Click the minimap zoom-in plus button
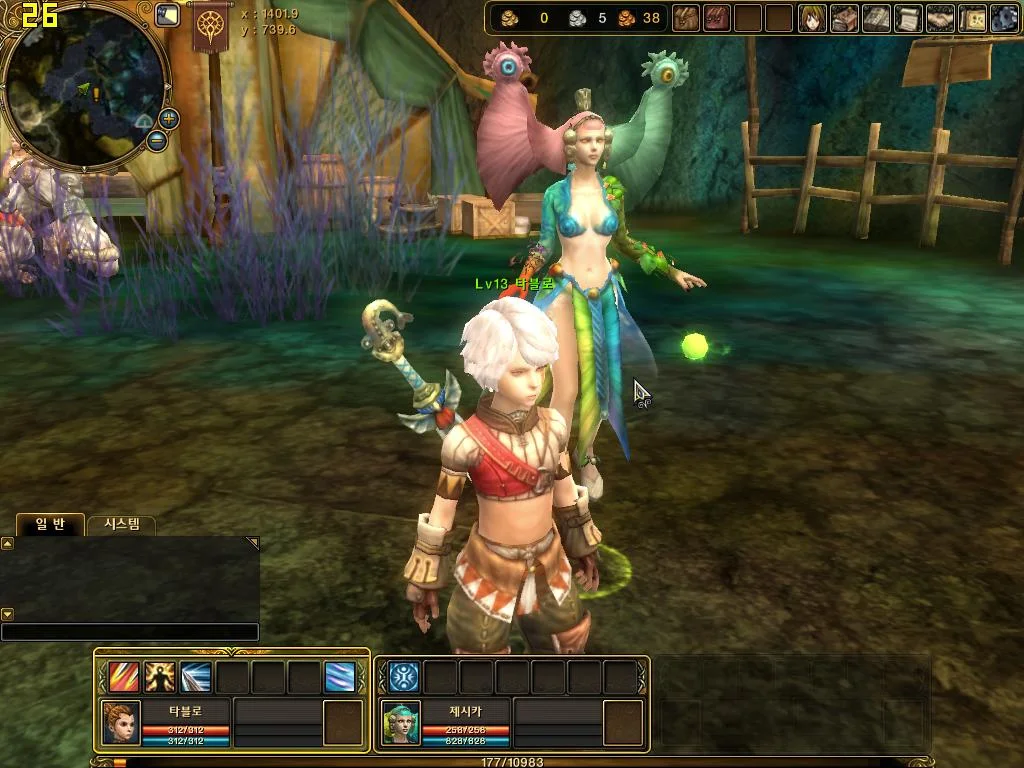The image size is (1024, 768). 168,119
